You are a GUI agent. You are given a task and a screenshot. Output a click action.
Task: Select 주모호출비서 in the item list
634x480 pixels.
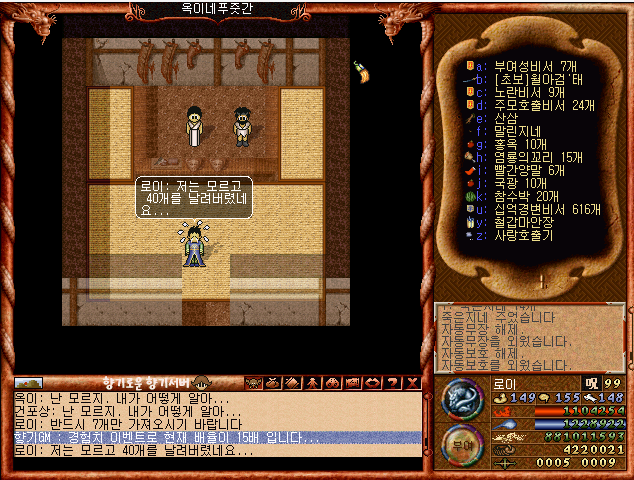tap(536, 105)
